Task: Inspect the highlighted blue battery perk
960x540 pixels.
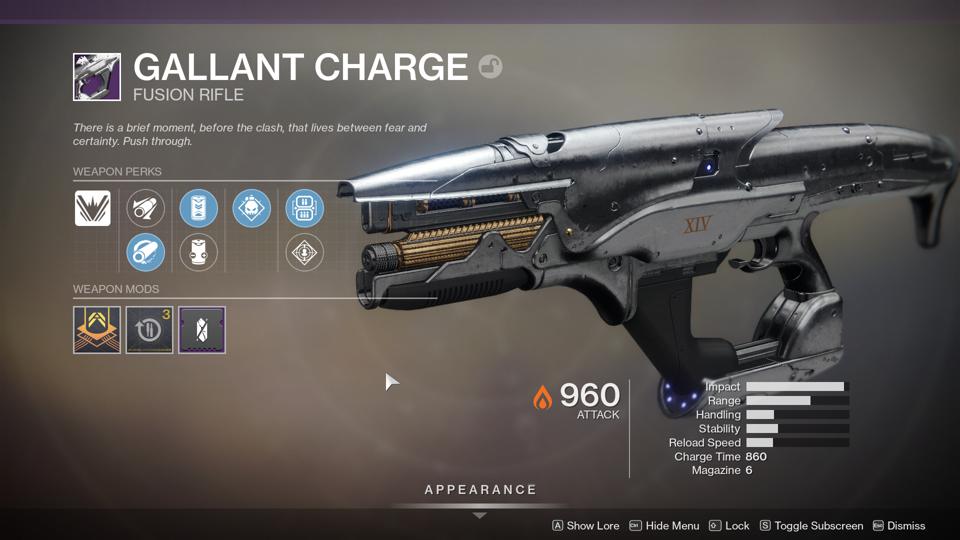Action: [x=198, y=209]
